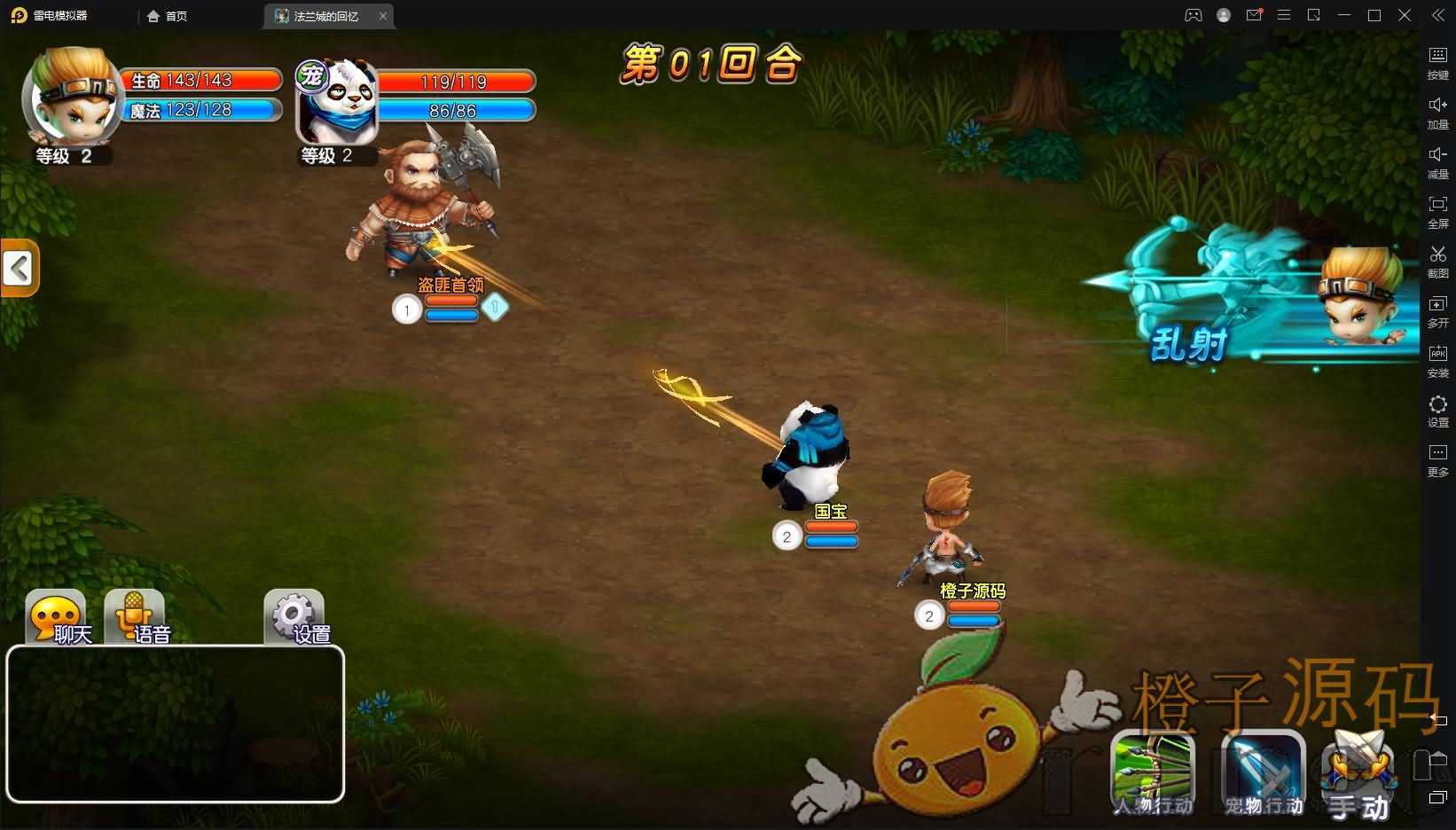Go to the emulator 首页 tab
Viewport: 1456px width, 830px height.
tap(168, 16)
